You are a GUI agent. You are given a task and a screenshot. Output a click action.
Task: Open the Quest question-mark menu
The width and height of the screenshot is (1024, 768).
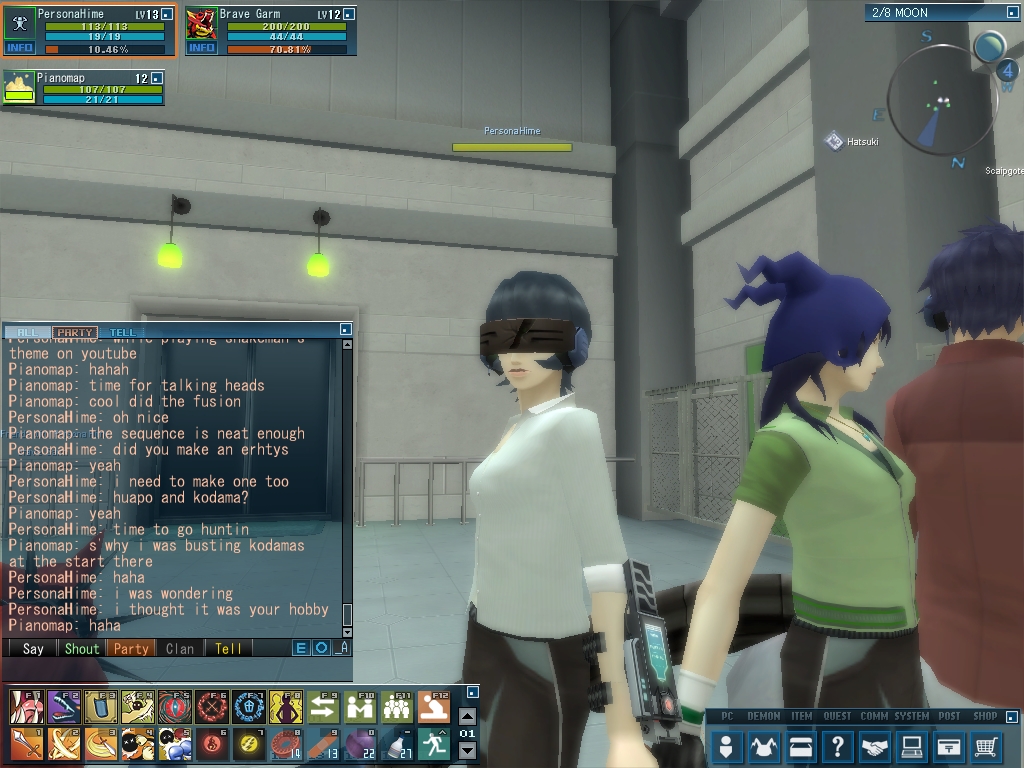click(838, 745)
